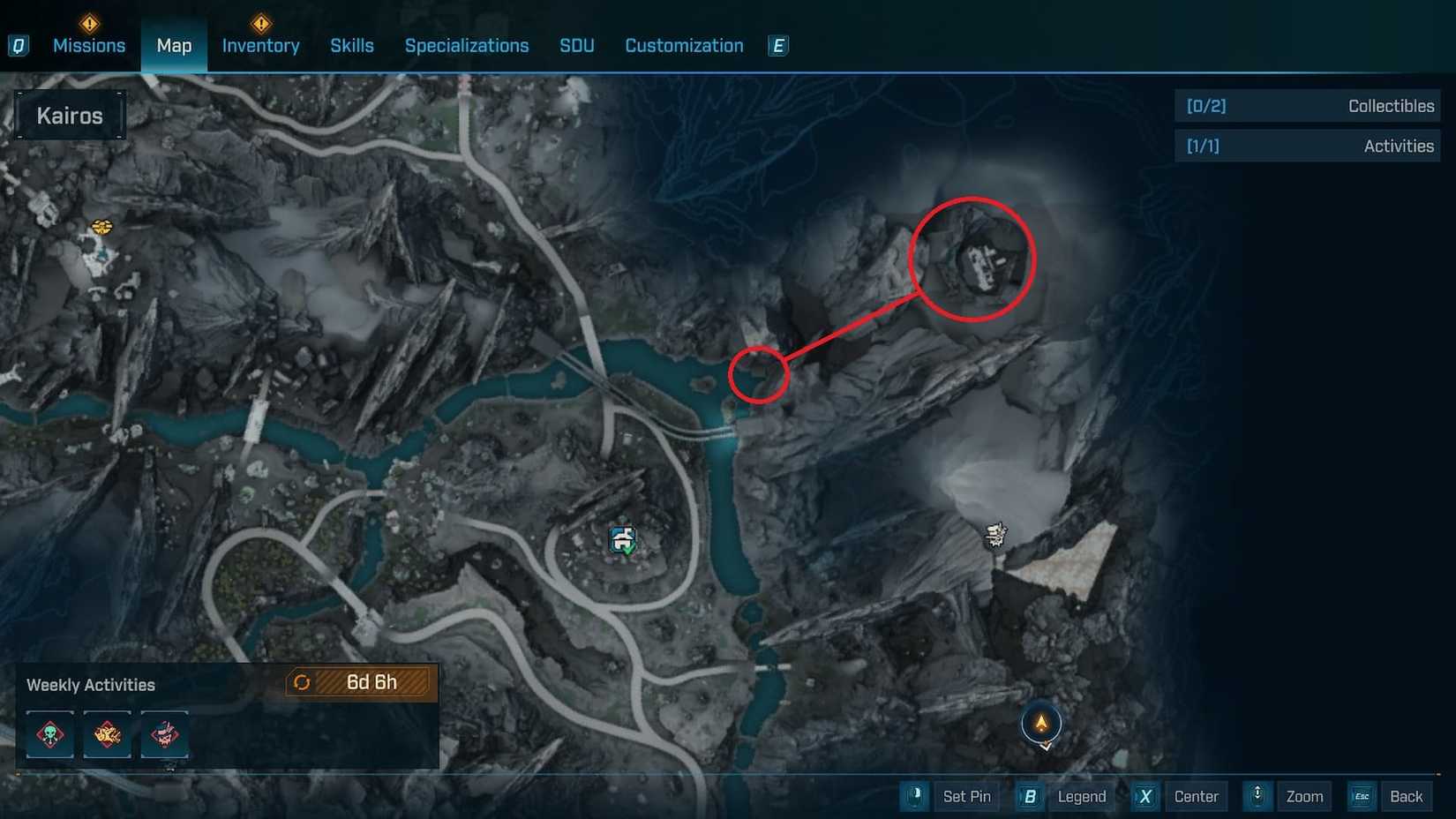
Task: Expand the Collectibles [0/2] entry
Action: click(x=1308, y=105)
